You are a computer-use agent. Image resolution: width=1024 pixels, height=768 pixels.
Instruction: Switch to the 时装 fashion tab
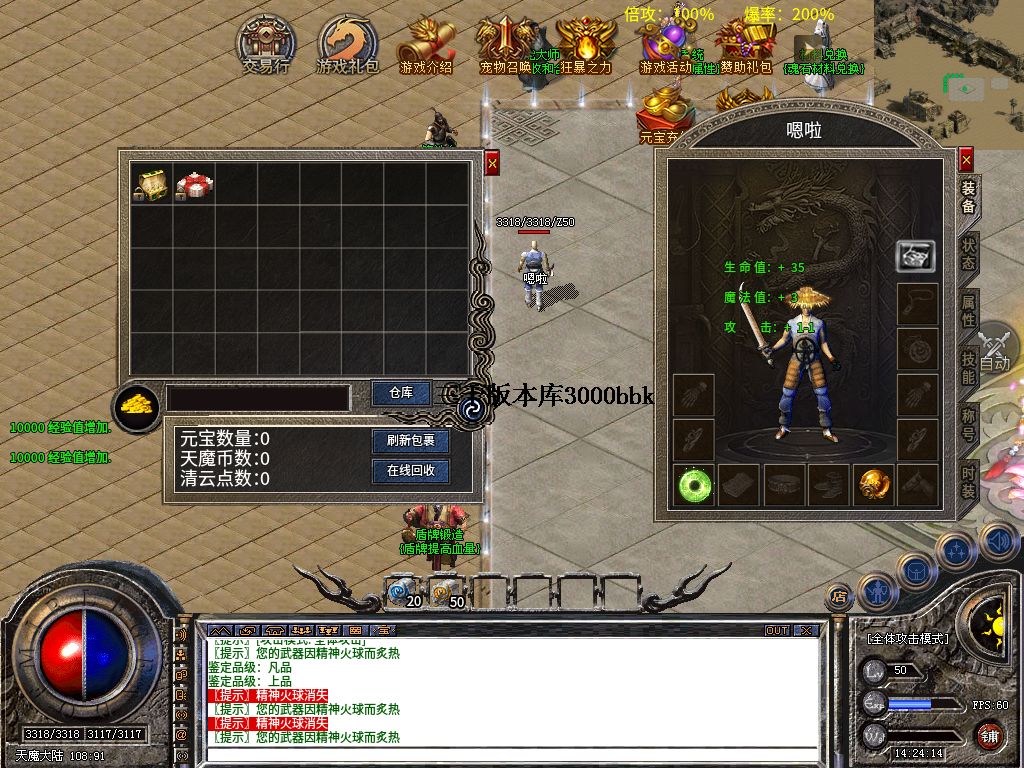pos(968,480)
